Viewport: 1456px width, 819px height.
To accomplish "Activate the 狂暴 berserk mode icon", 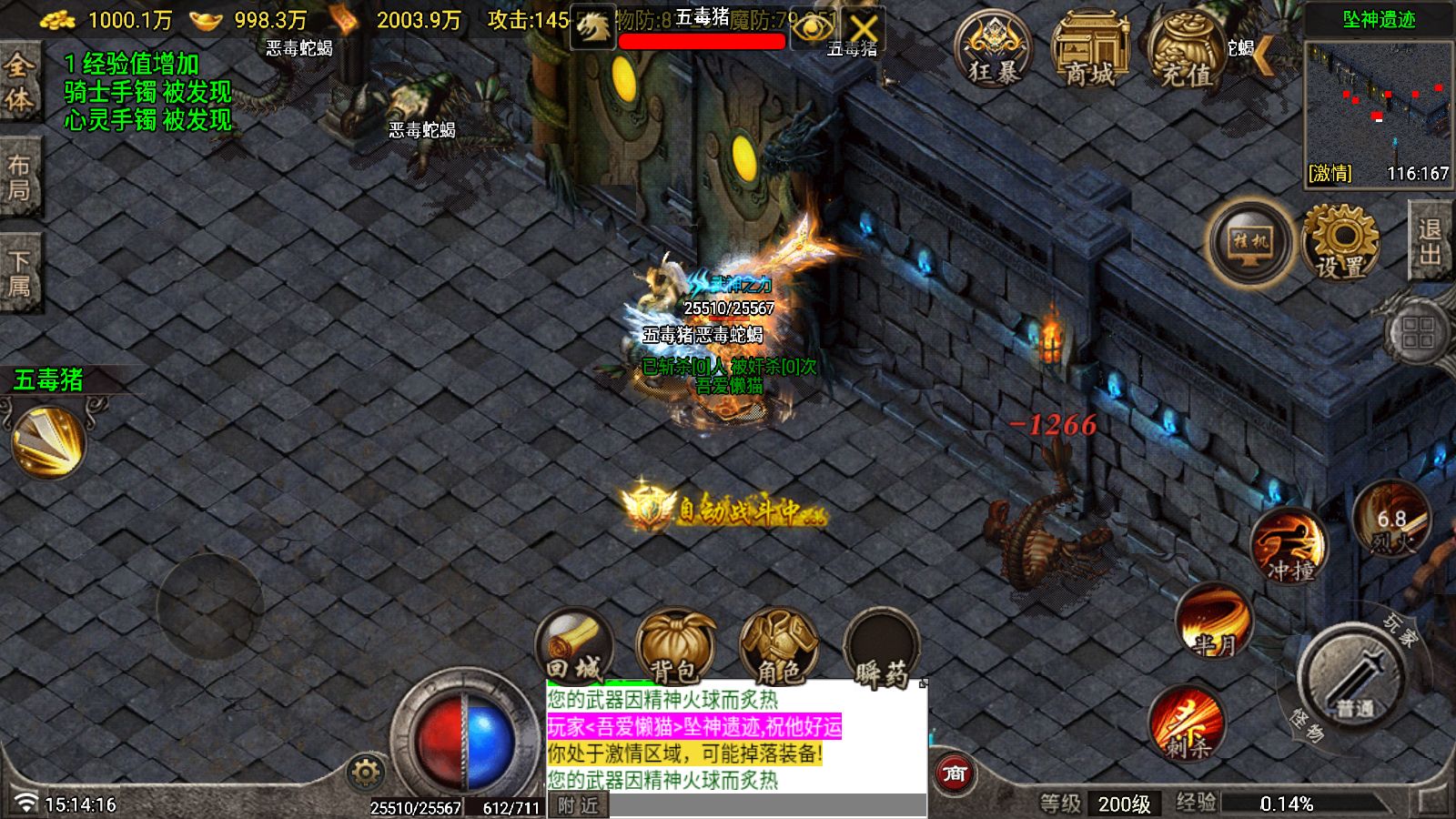I will (x=992, y=50).
